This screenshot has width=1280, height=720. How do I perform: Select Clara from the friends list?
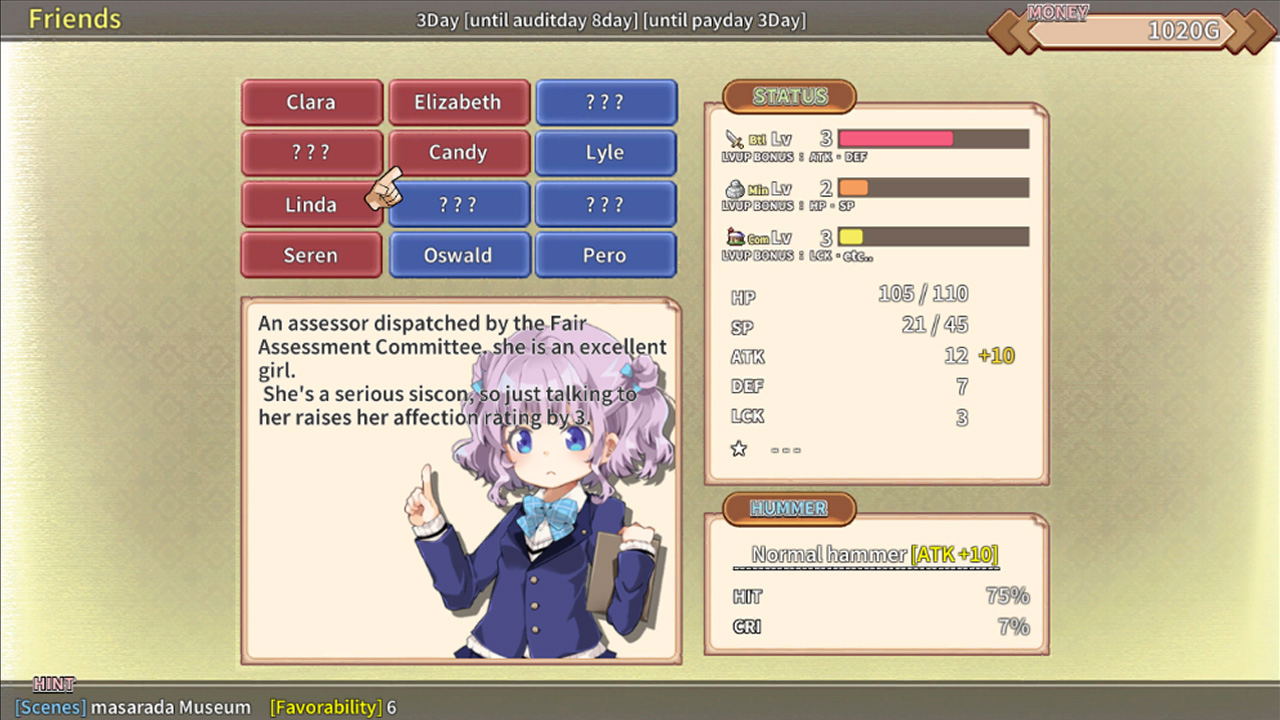point(311,102)
